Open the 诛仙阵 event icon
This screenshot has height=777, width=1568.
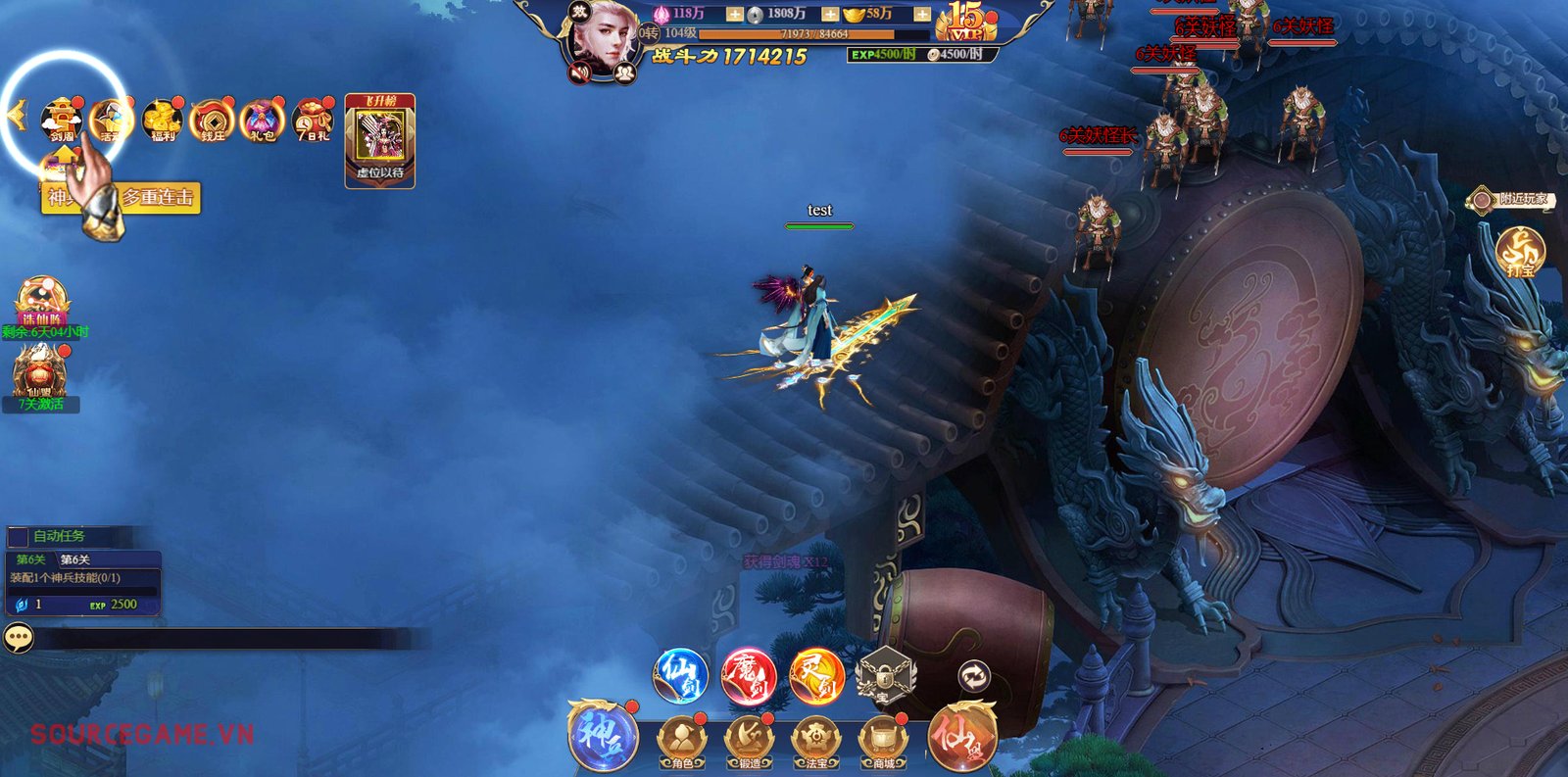[41, 301]
